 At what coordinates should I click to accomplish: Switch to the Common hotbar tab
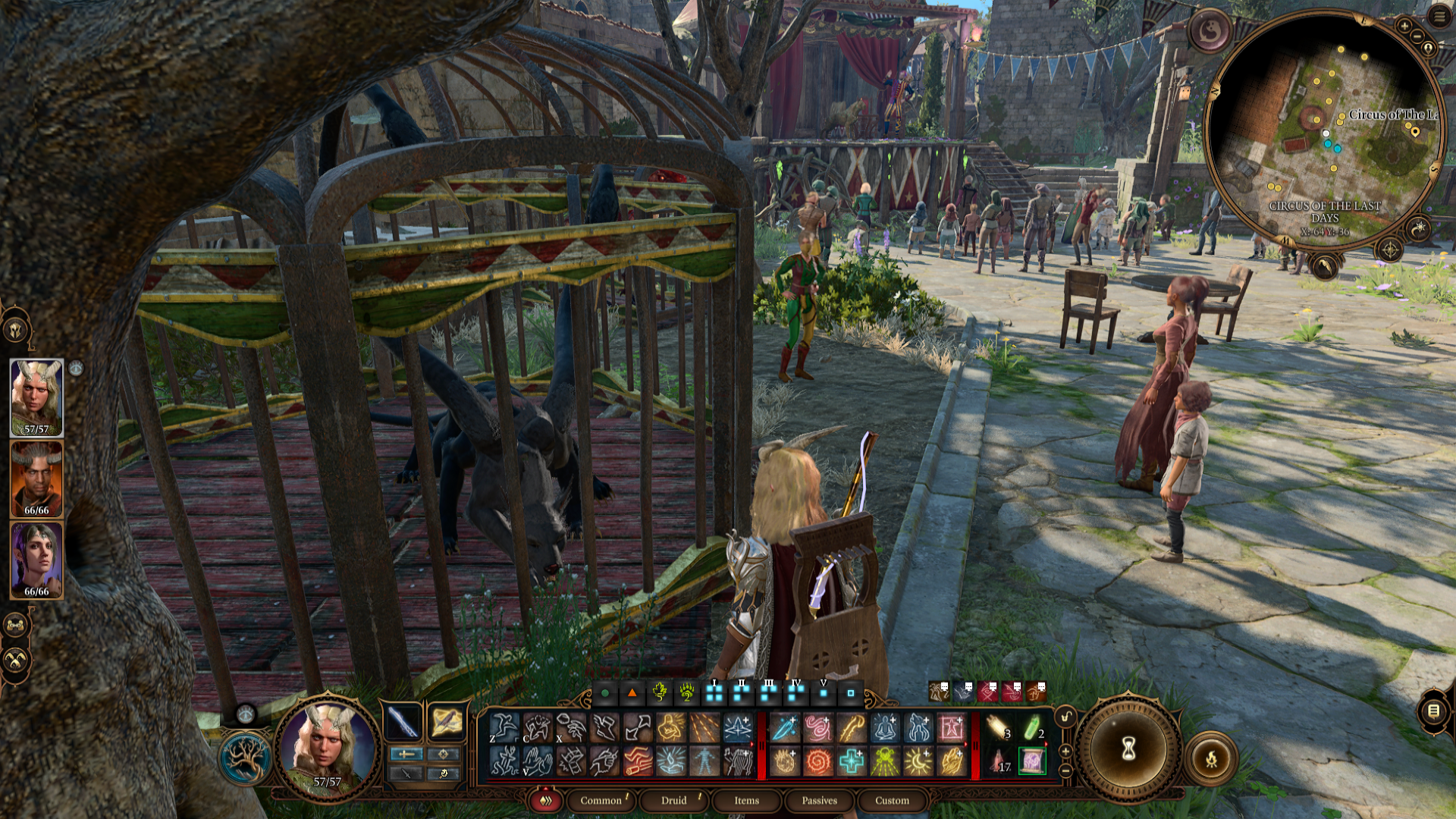pyautogui.click(x=601, y=801)
